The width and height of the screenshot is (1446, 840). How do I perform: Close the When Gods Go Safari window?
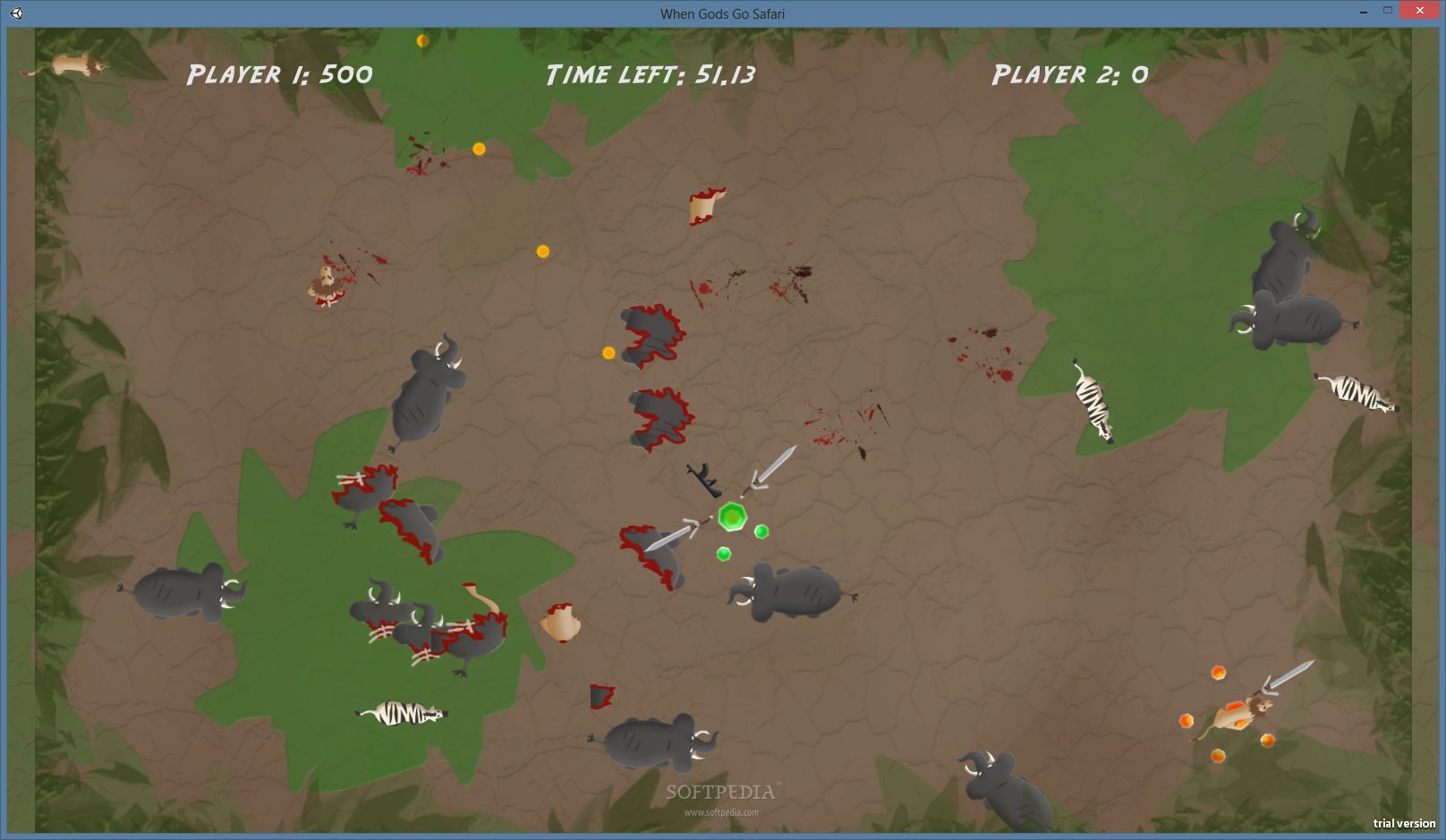tap(1419, 11)
